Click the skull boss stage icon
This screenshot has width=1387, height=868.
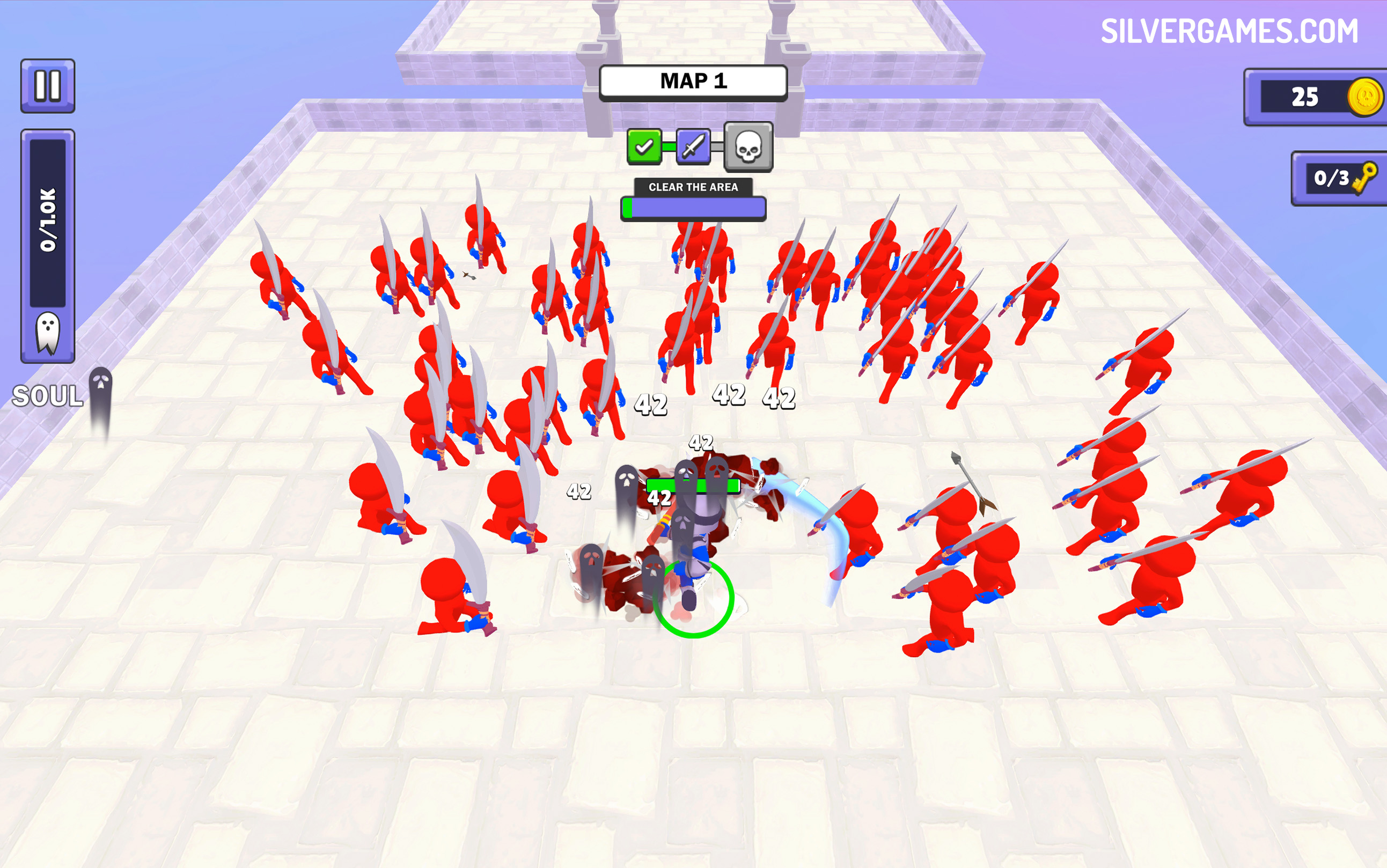pyautogui.click(x=748, y=147)
